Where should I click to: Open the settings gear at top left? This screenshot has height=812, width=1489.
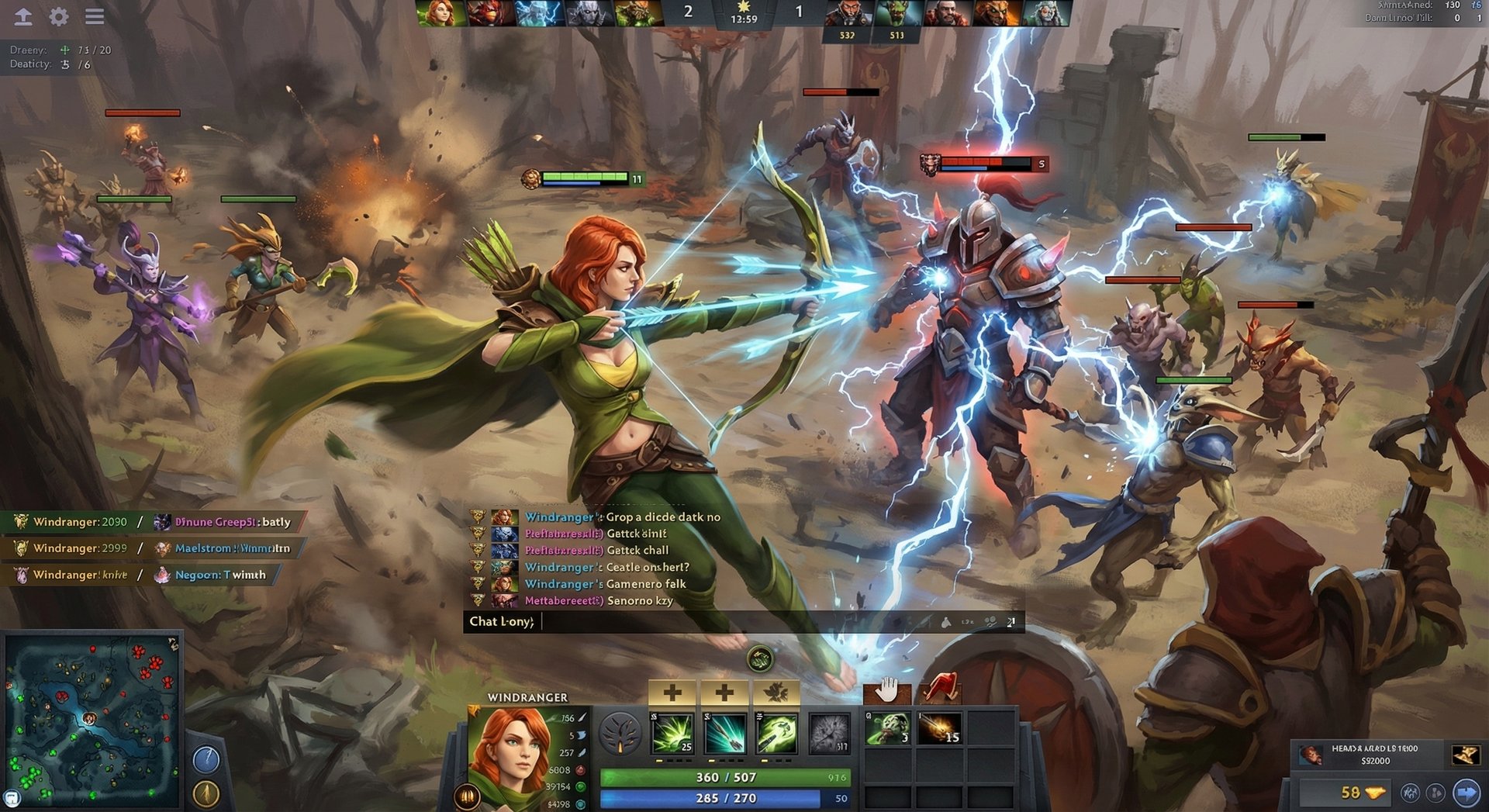[x=57, y=16]
